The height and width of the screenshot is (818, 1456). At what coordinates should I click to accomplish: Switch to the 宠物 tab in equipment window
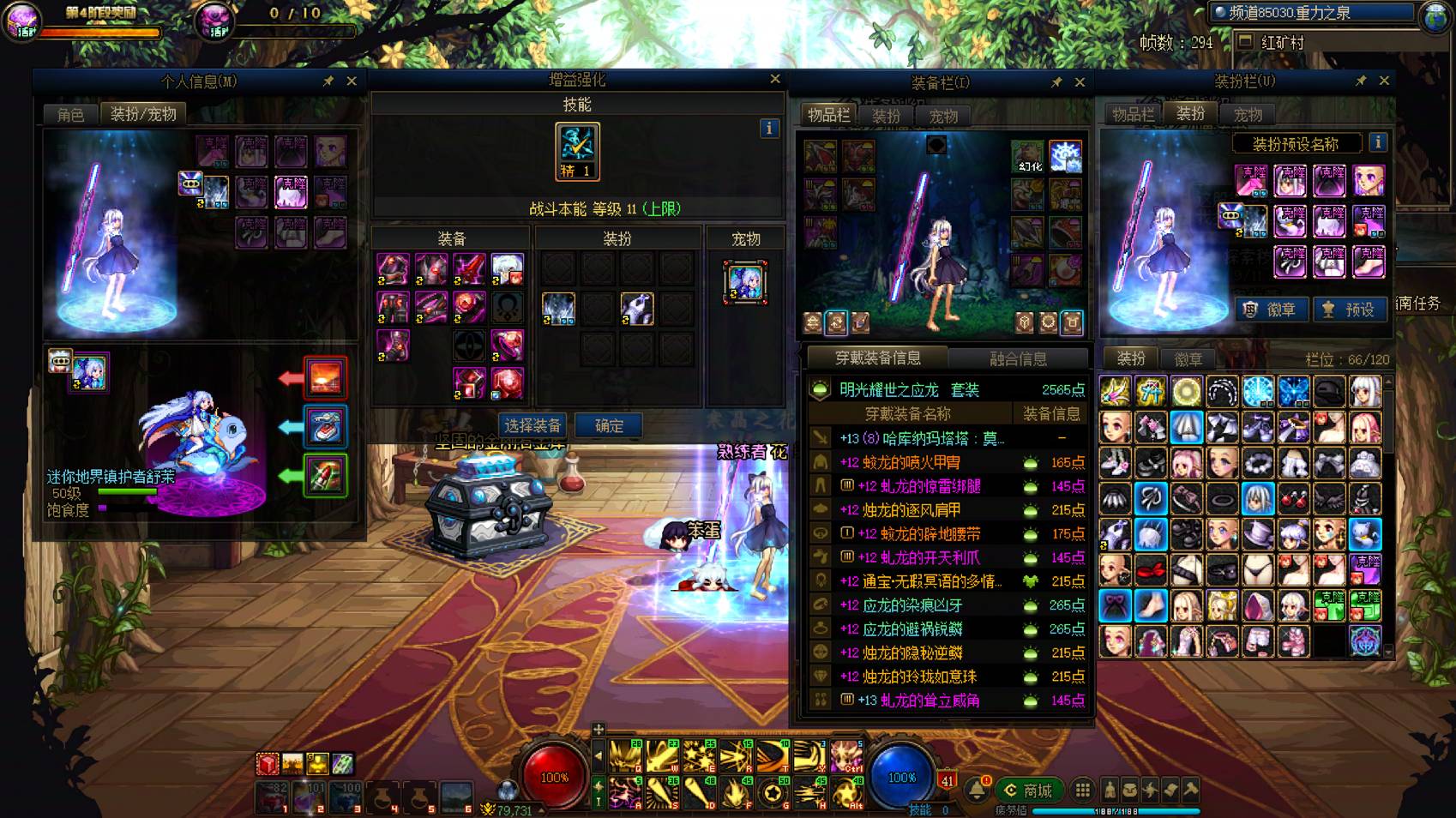click(x=943, y=116)
